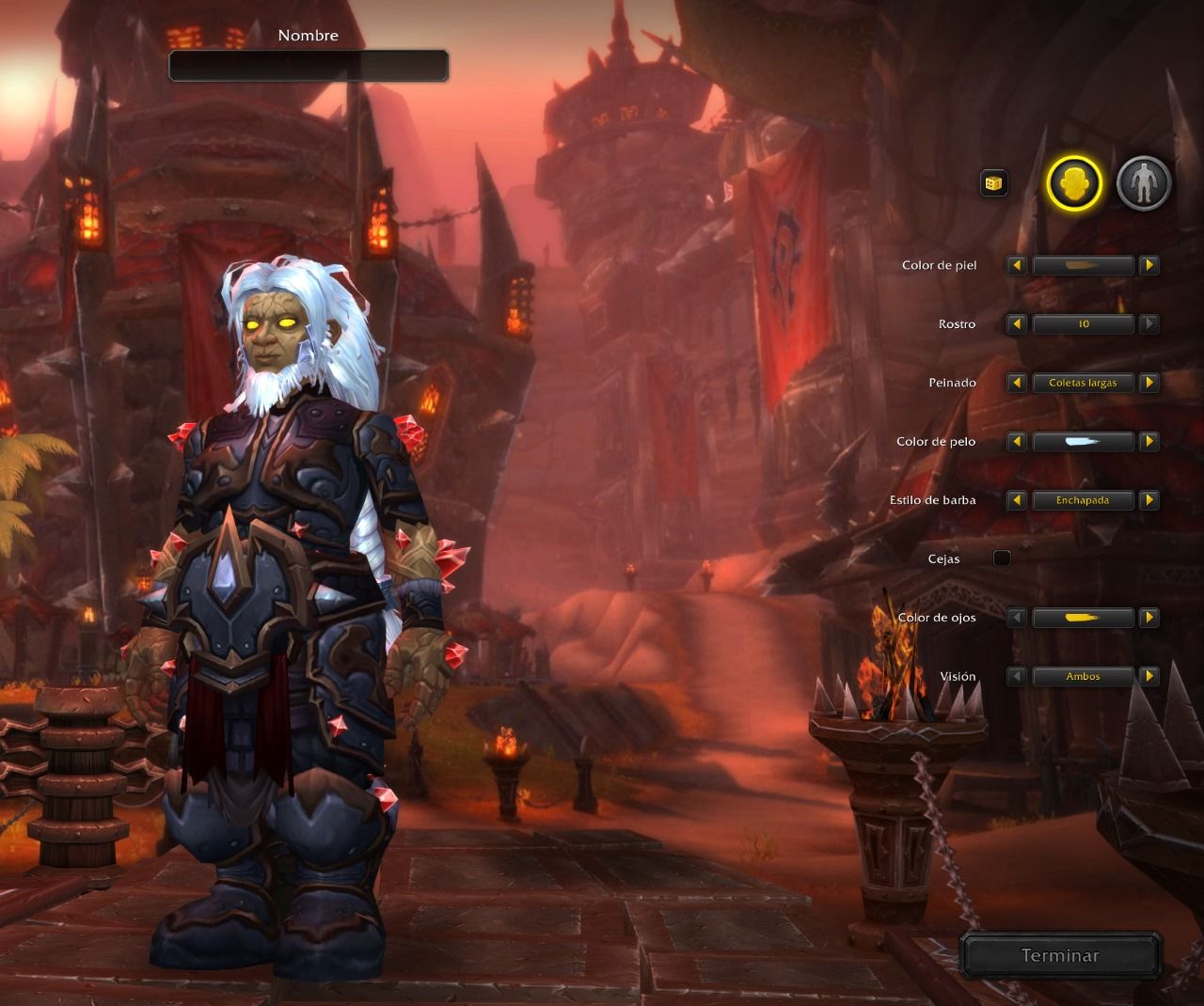Open the Peinado Coletas largas dropdown
Image resolution: width=1204 pixels, height=1006 pixels.
[1083, 383]
